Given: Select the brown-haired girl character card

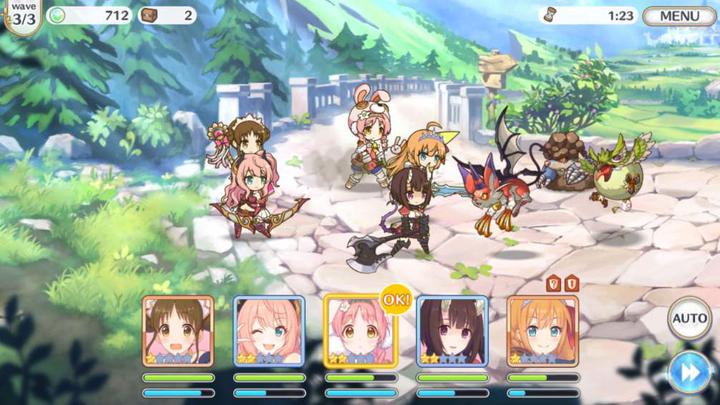Looking at the screenshot, I should click(178, 331).
